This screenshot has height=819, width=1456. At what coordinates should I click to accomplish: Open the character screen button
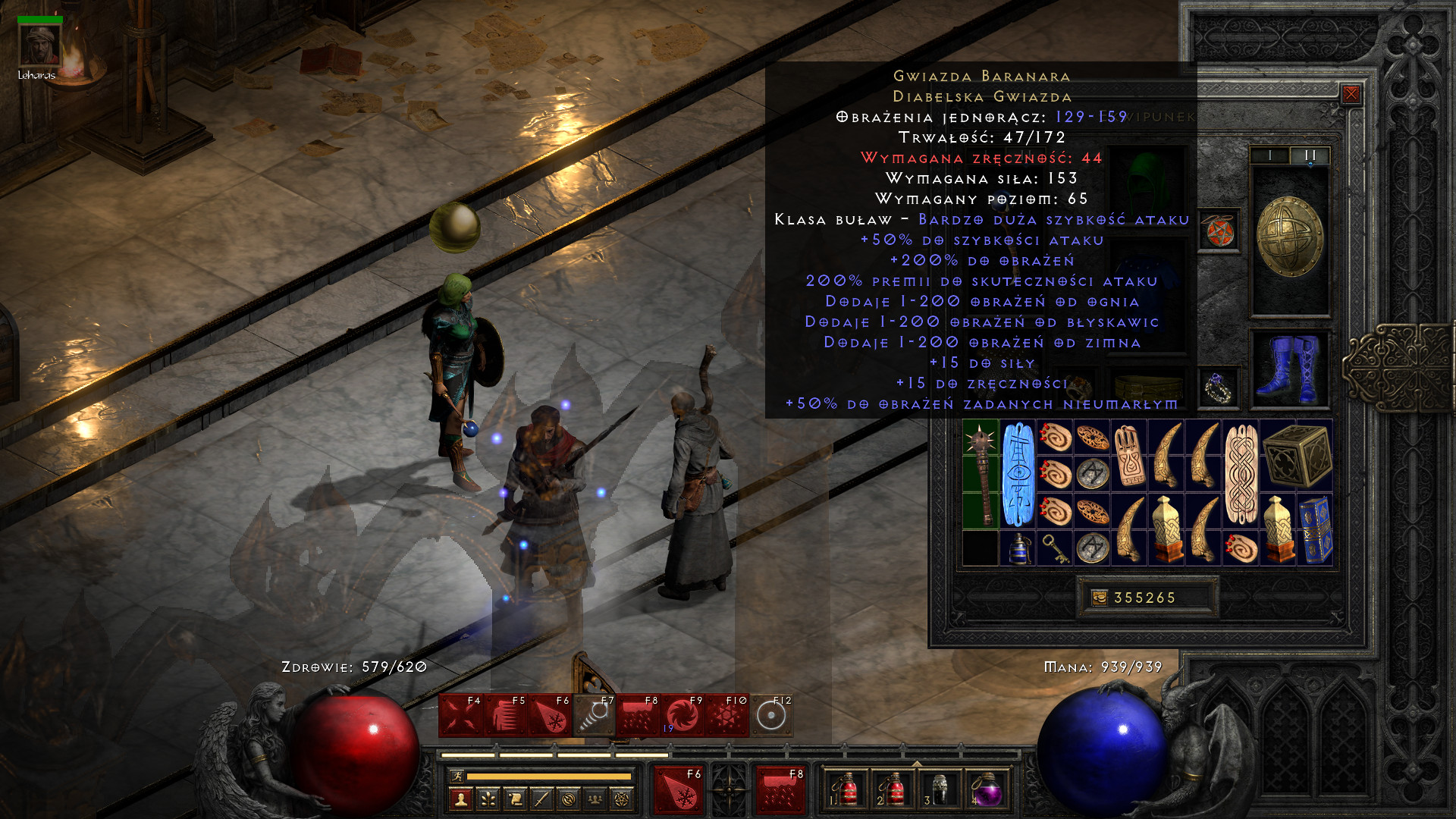coord(461,799)
